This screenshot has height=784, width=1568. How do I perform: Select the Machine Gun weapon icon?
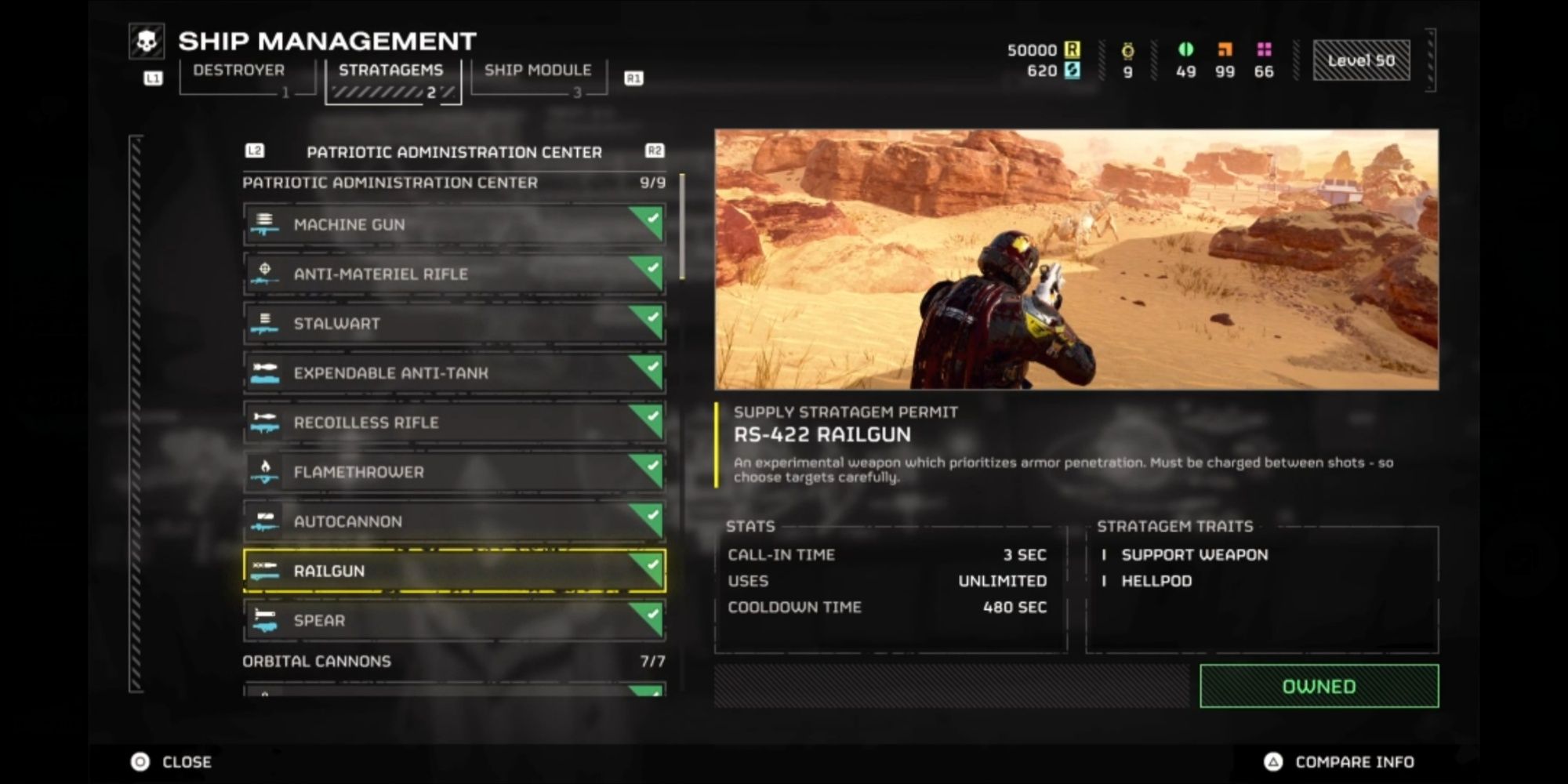pyautogui.click(x=267, y=224)
